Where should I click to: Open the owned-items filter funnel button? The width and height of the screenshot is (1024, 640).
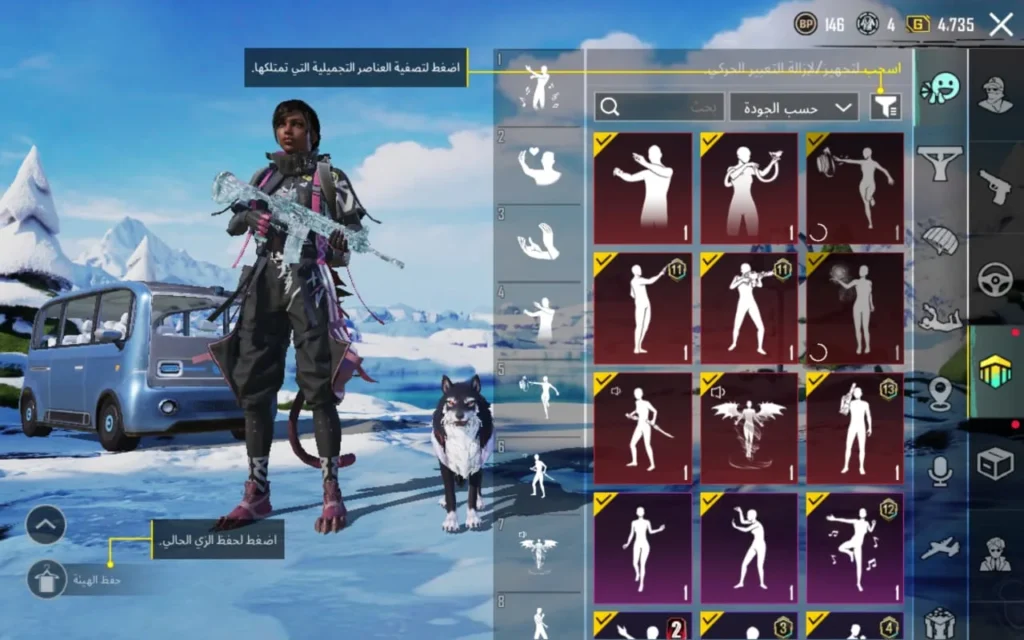[885, 106]
